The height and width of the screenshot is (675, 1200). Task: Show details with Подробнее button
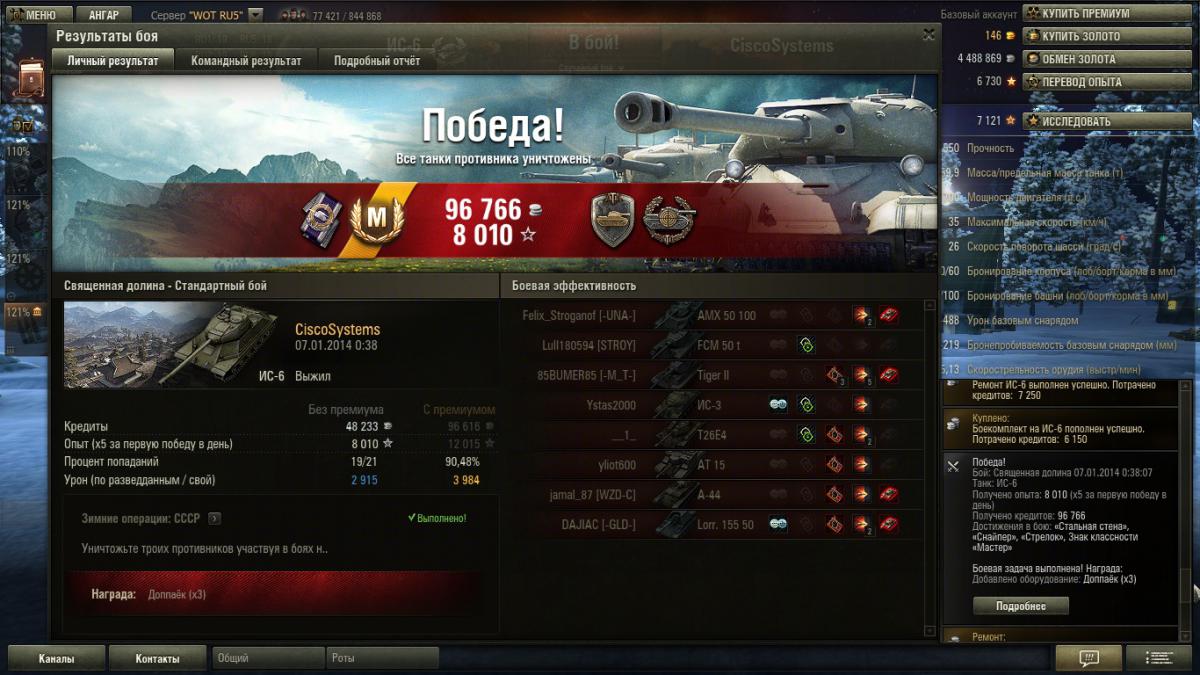pos(1020,606)
